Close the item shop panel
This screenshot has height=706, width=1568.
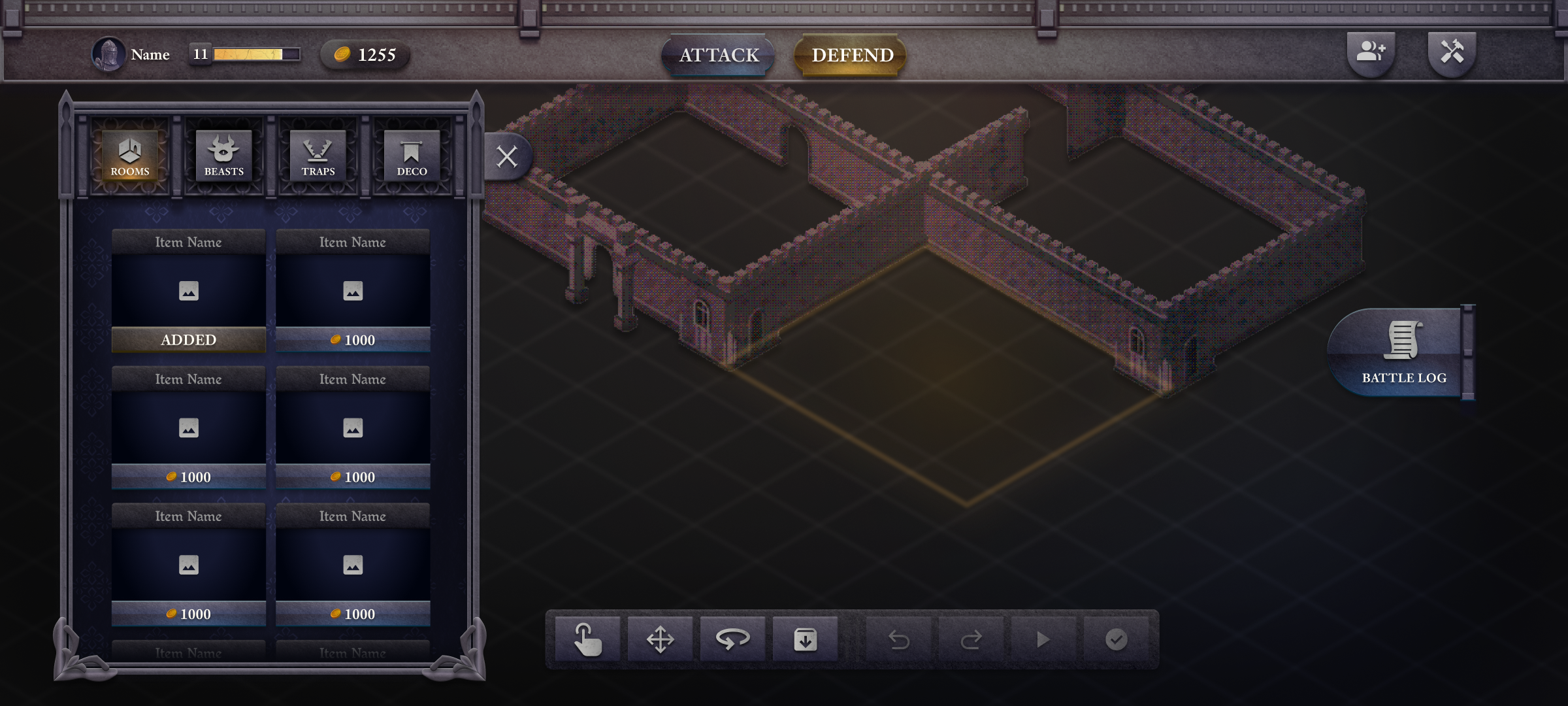pos(507,157)
